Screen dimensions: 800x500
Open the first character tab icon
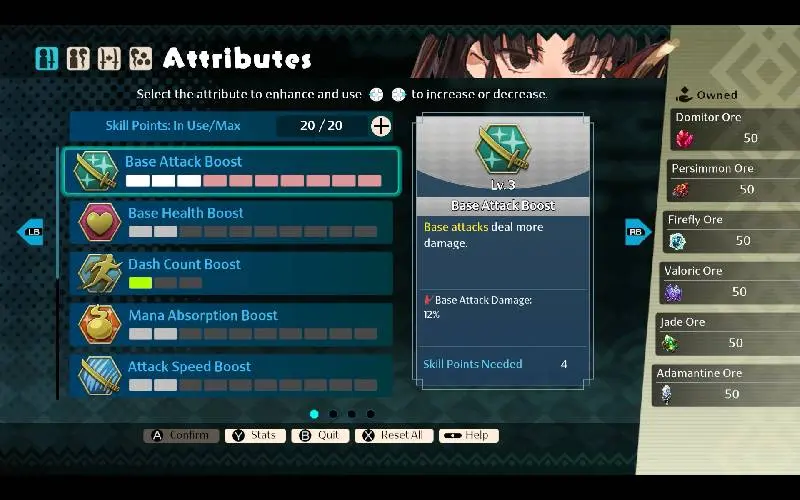(x=47, y=59)
